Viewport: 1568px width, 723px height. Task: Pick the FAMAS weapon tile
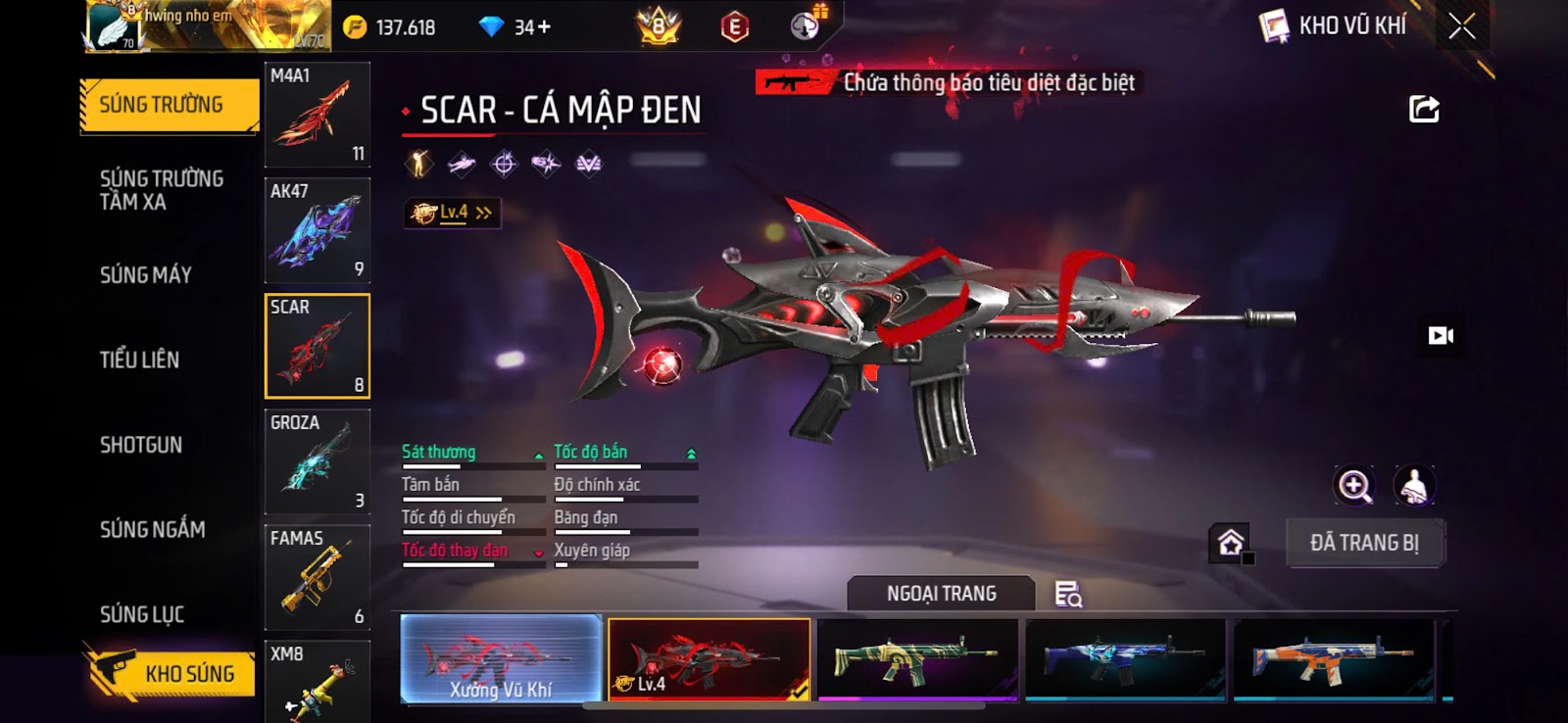pos(317,577)
